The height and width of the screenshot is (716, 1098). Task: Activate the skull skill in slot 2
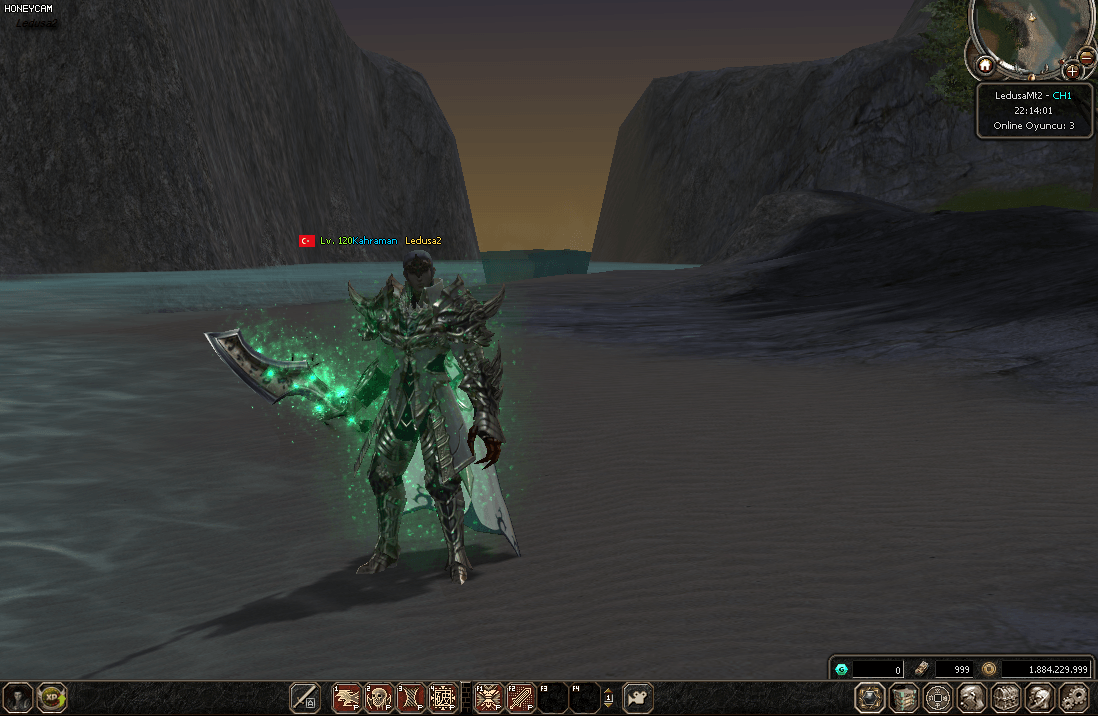pyautogui.click(x=379, y=697)
